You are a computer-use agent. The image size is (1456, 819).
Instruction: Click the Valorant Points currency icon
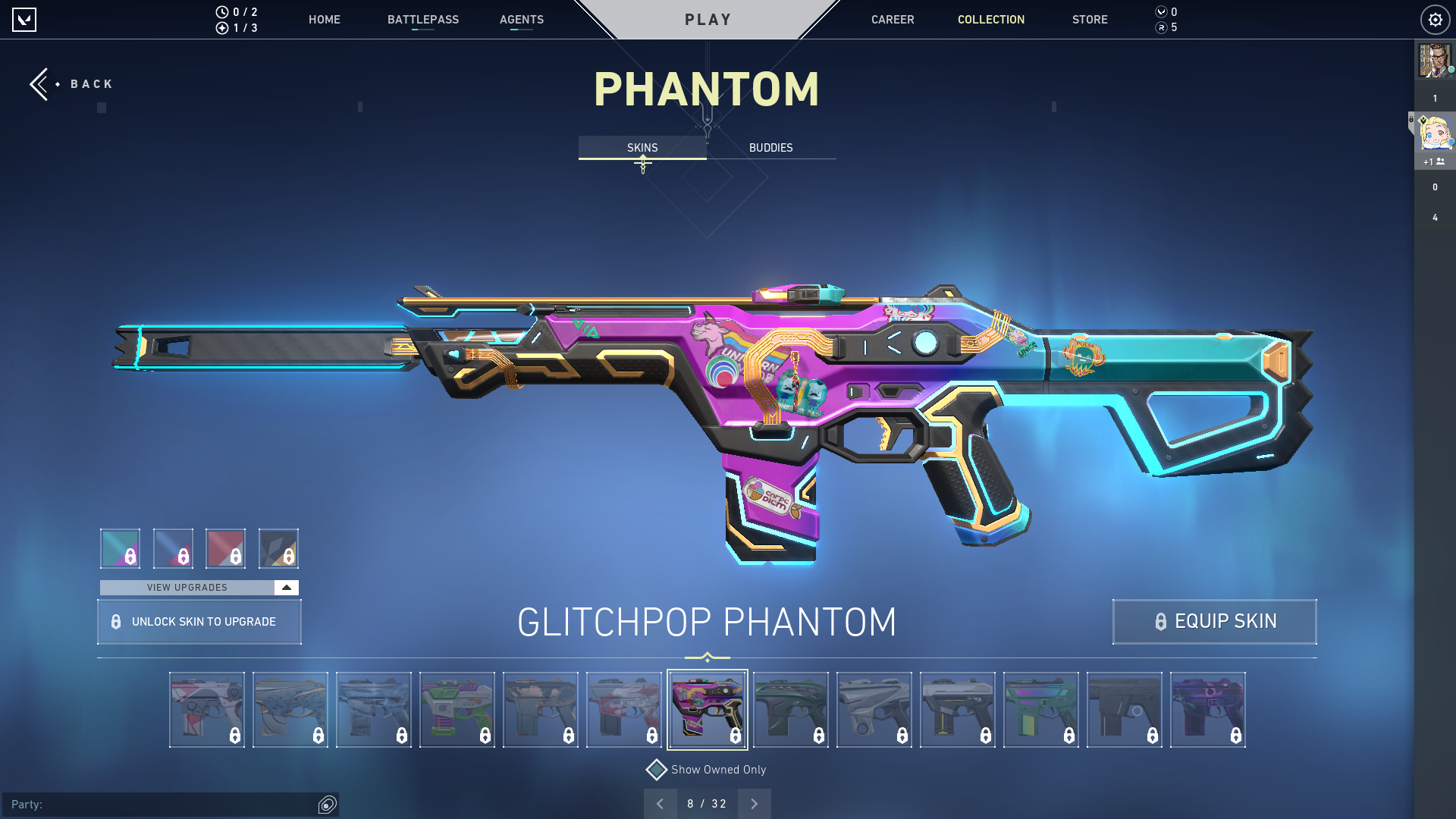(1160, 11)
